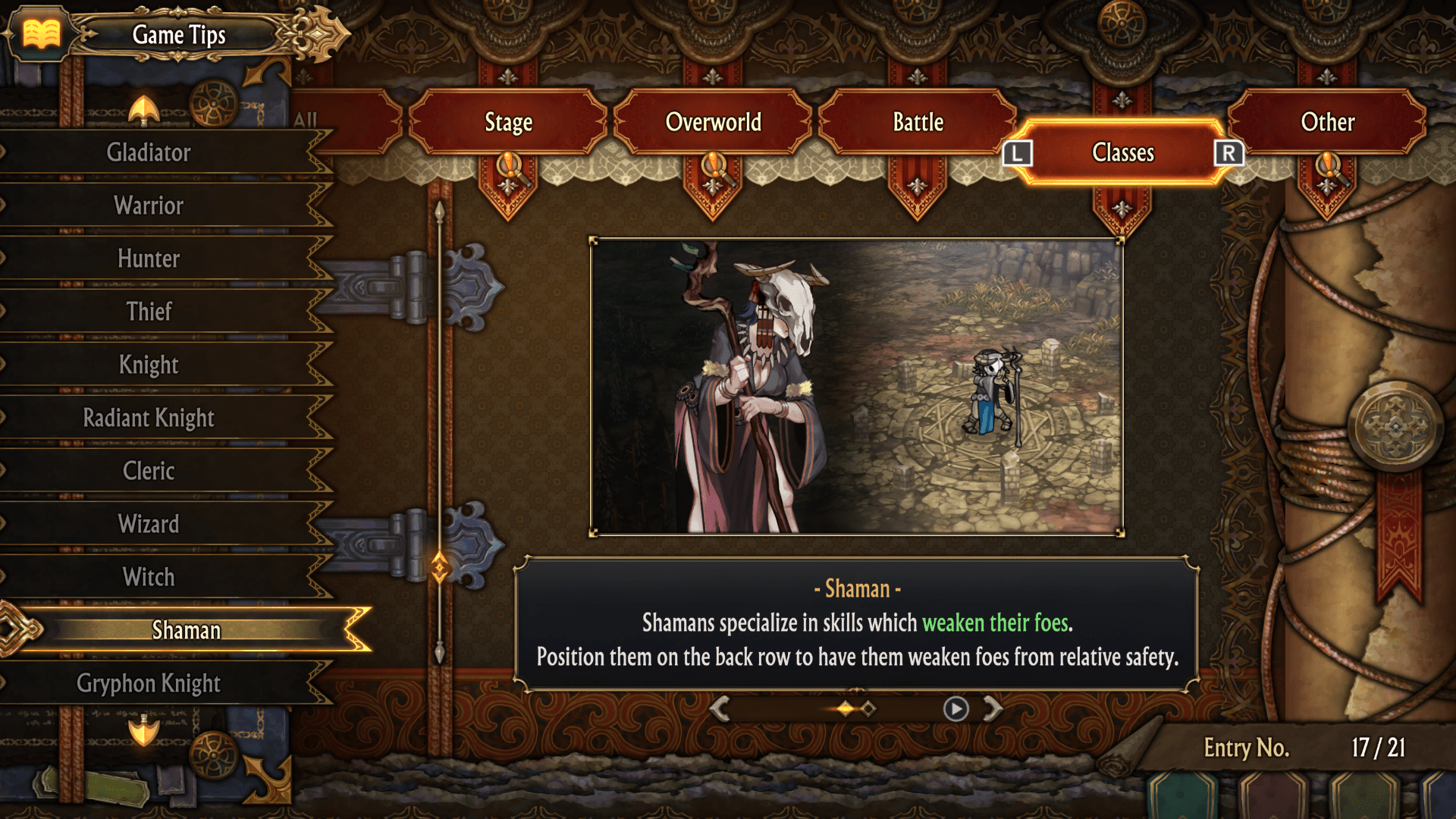1456x819 pixels.
Task: Go to the previous tip page arrow
Action: [x=720, y=709]
